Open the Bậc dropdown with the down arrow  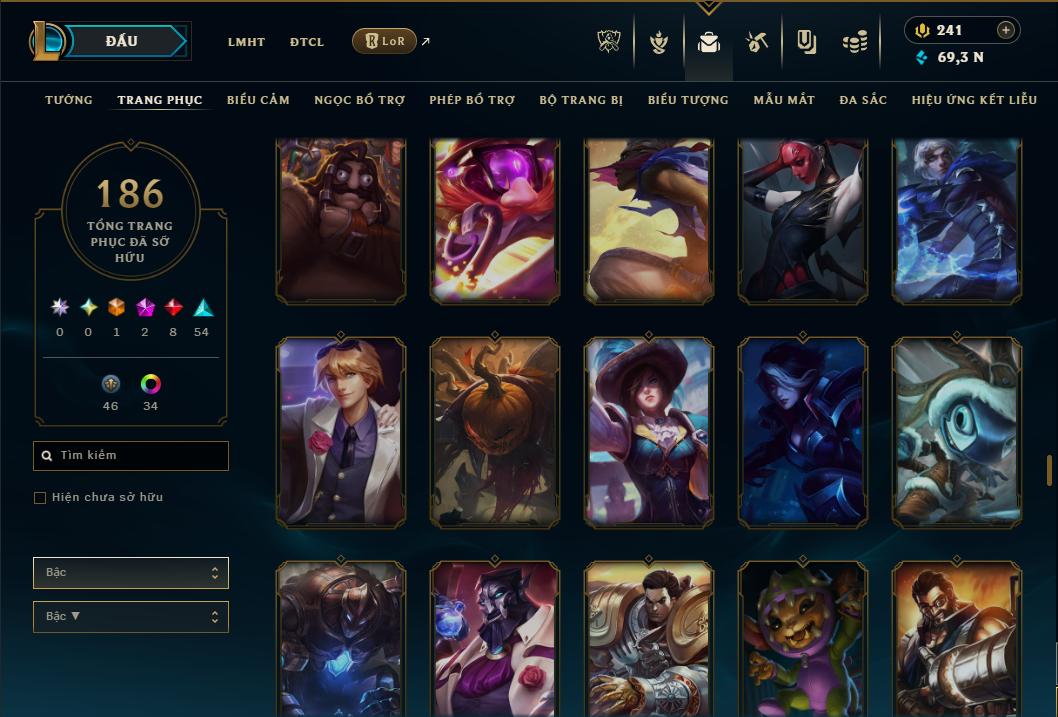coord(130,617)
